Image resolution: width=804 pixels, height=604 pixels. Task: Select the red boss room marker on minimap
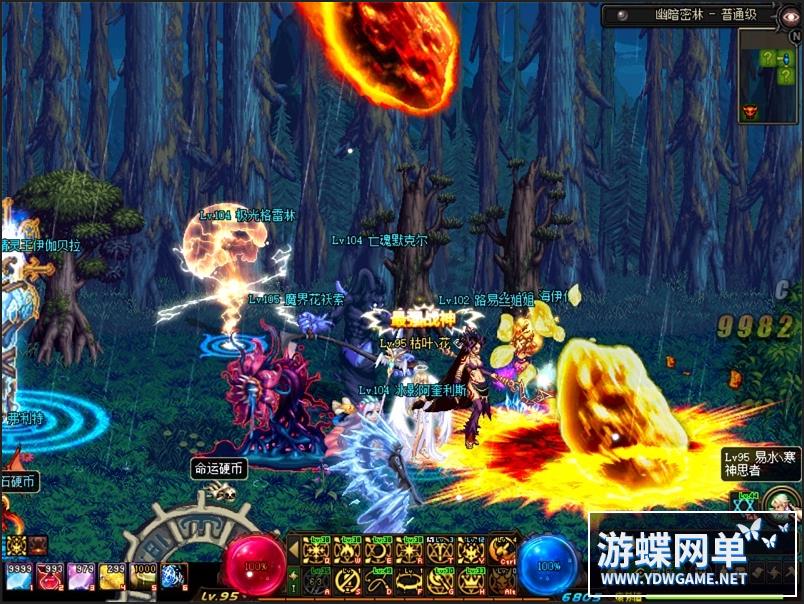click(749, 110)
